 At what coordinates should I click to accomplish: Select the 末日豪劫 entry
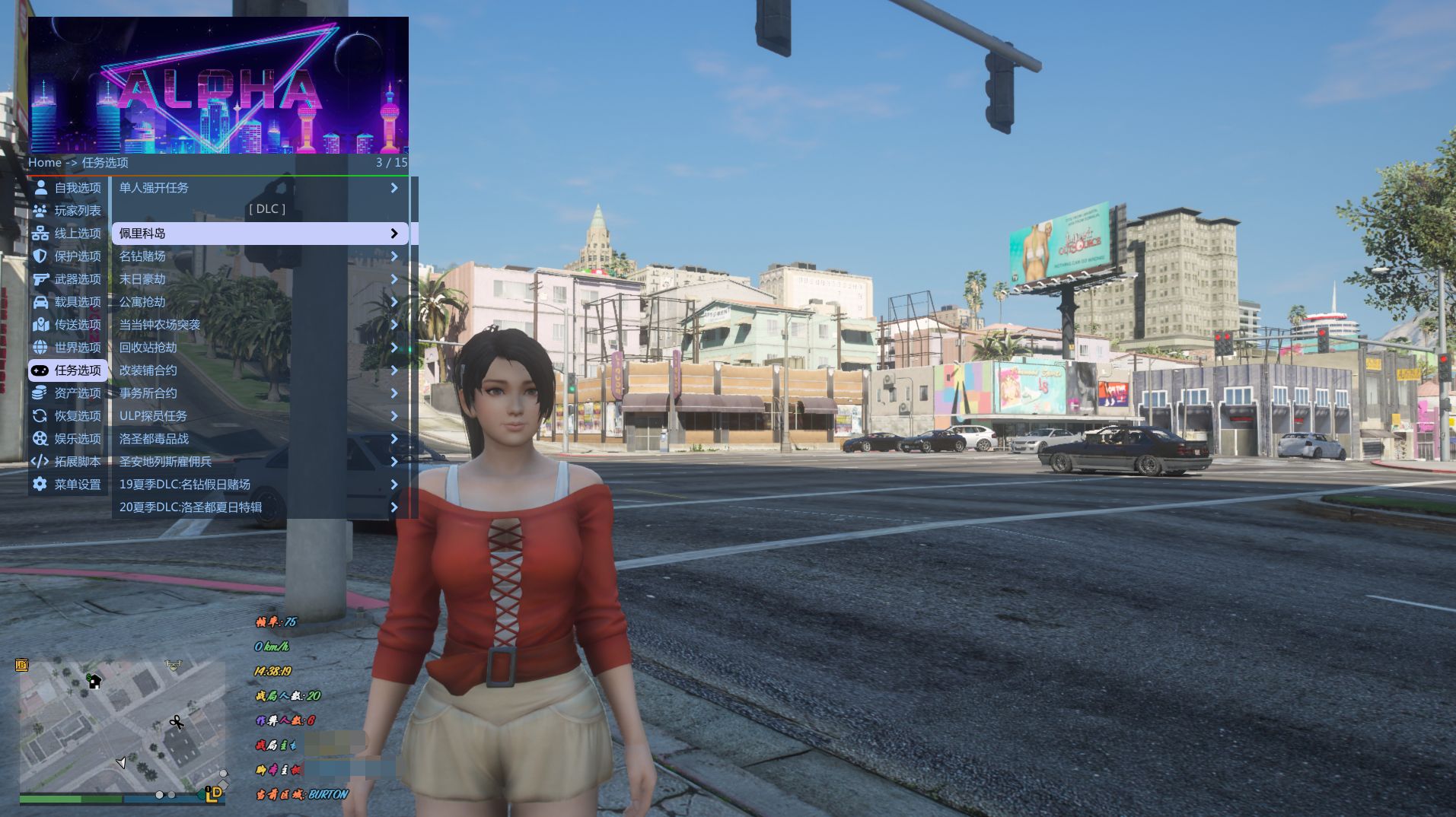coord(260,279)
